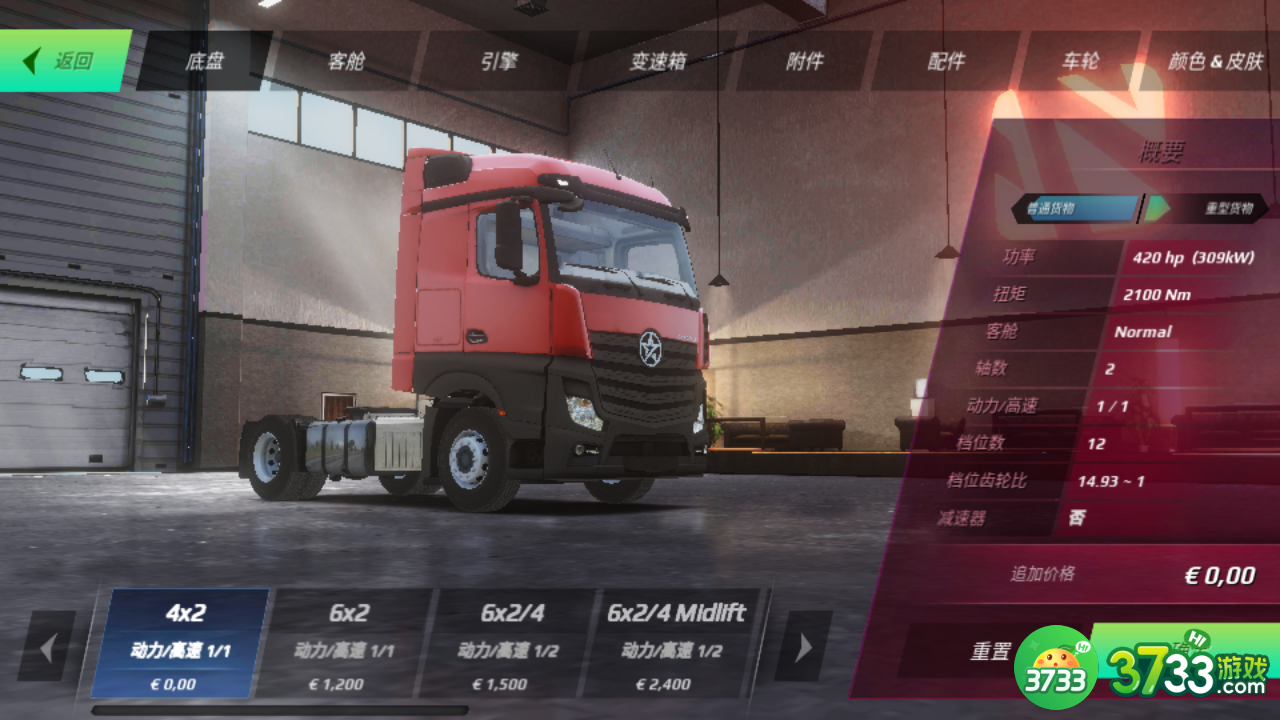Image resolution: width=1280 pixels, height=720 pixels.
Task: Choose the 车轮 wheels tab
Action: [1080, 61]
